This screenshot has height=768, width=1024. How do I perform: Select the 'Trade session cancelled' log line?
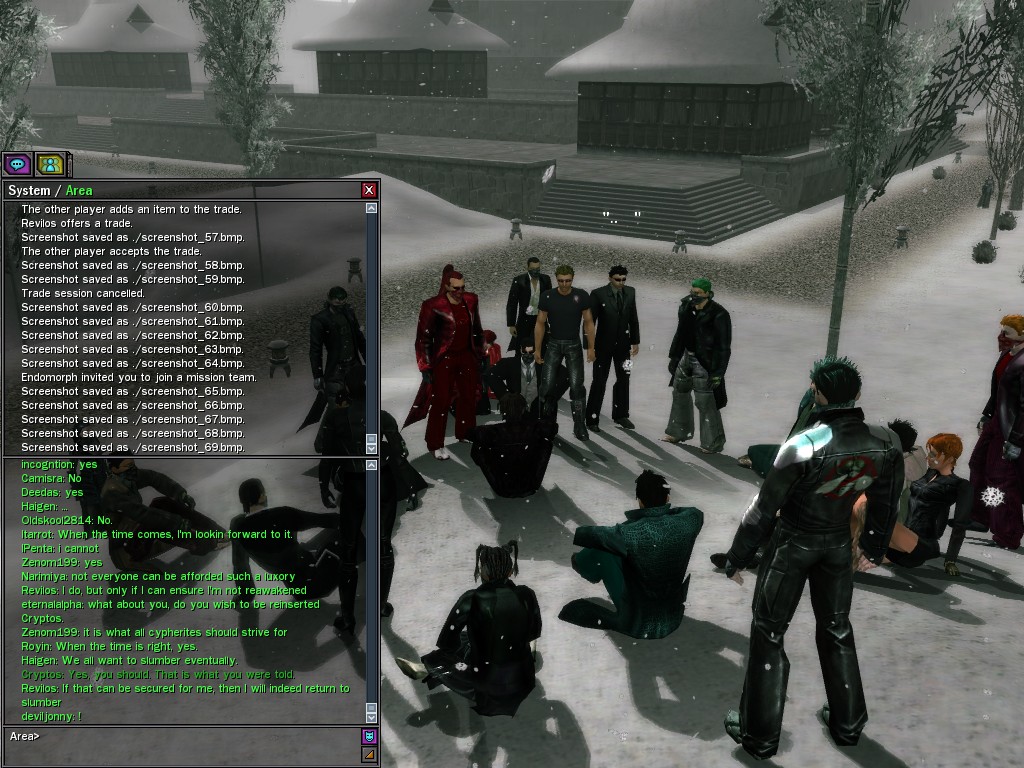[x=83, y=293]
